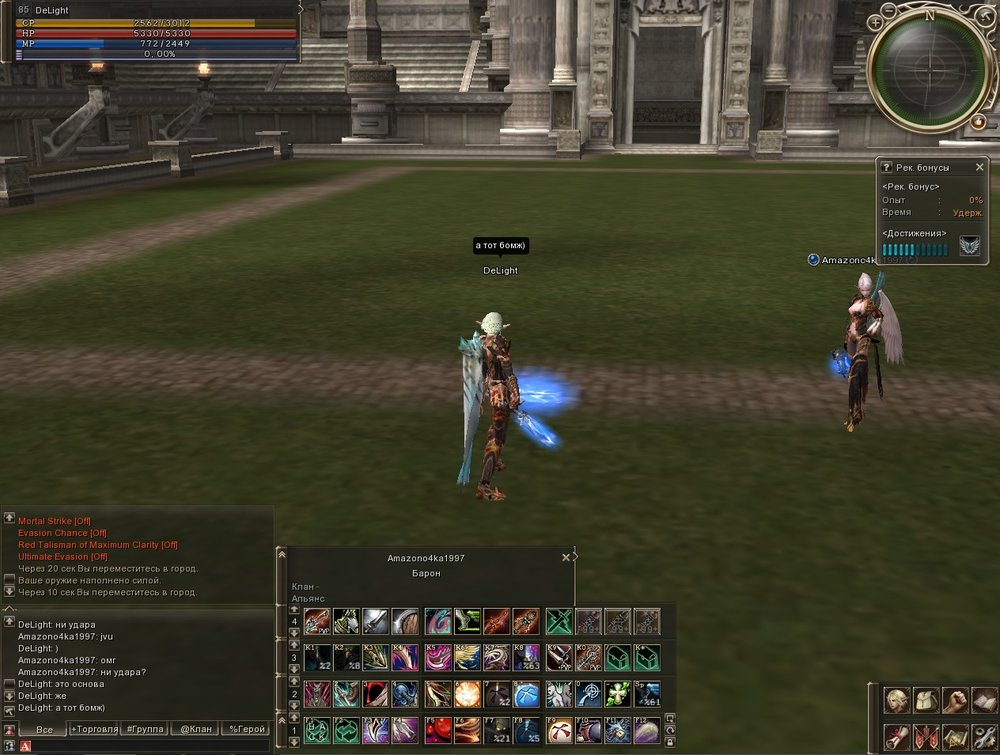Open the inventory backpack icon
The height and width of the screenshot is (755, 1000).
[x=927, y=700]
